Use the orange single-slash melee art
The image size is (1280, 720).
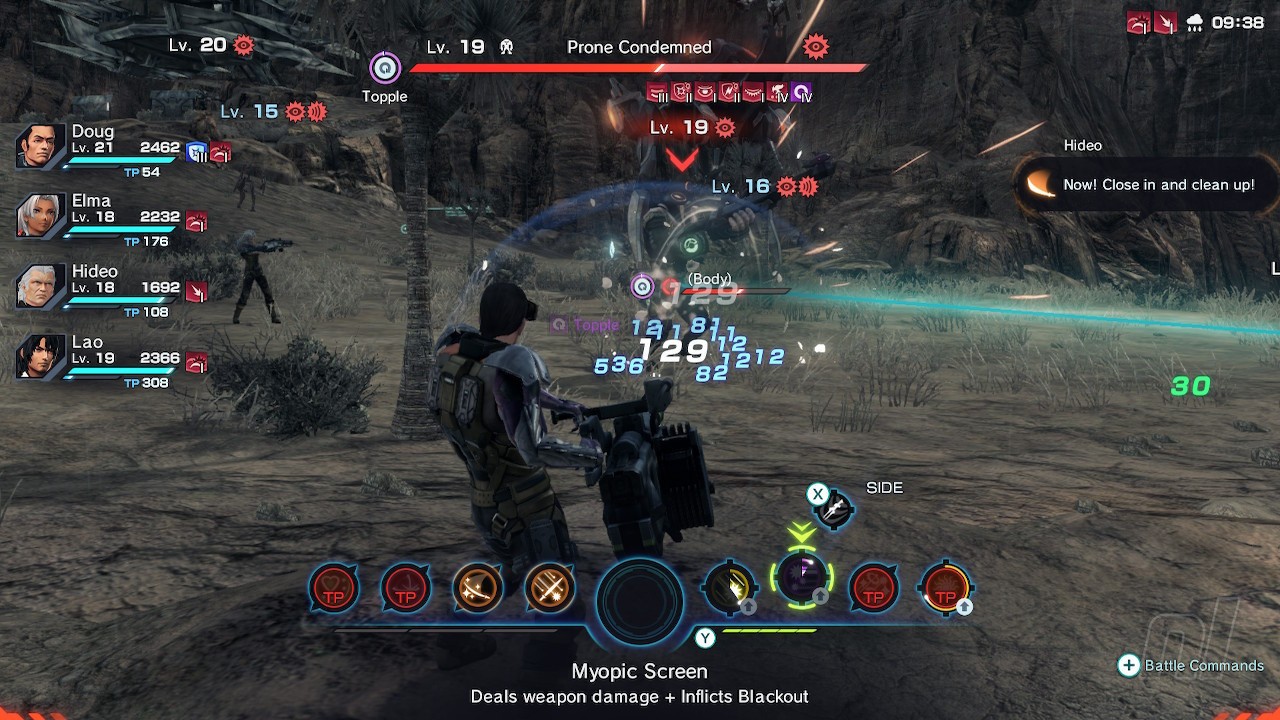(477, 587)
